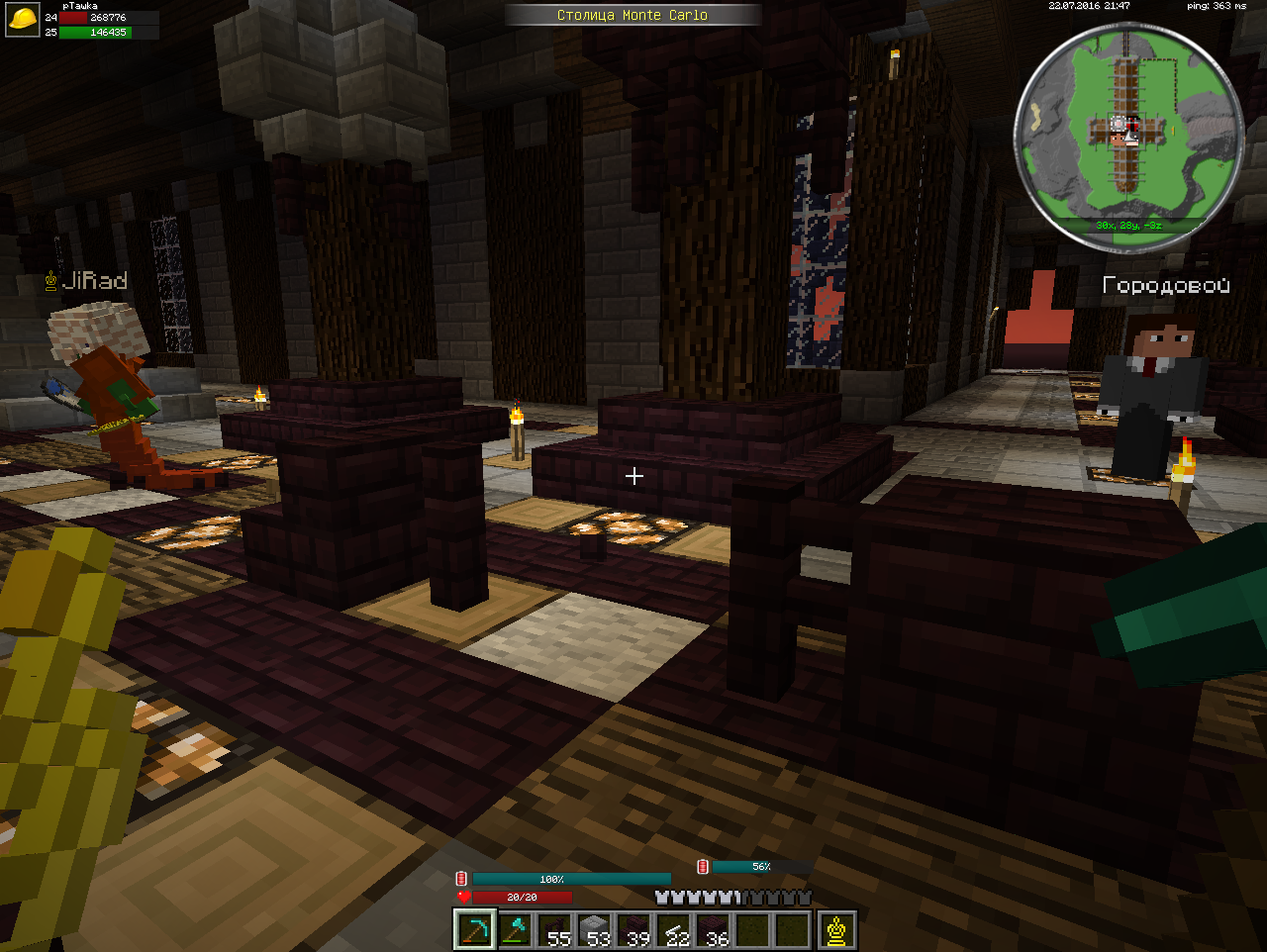Select the hotbar slot with 22 items
Image resolution: width=1267 pixels, height=952 pixels.
674,930
